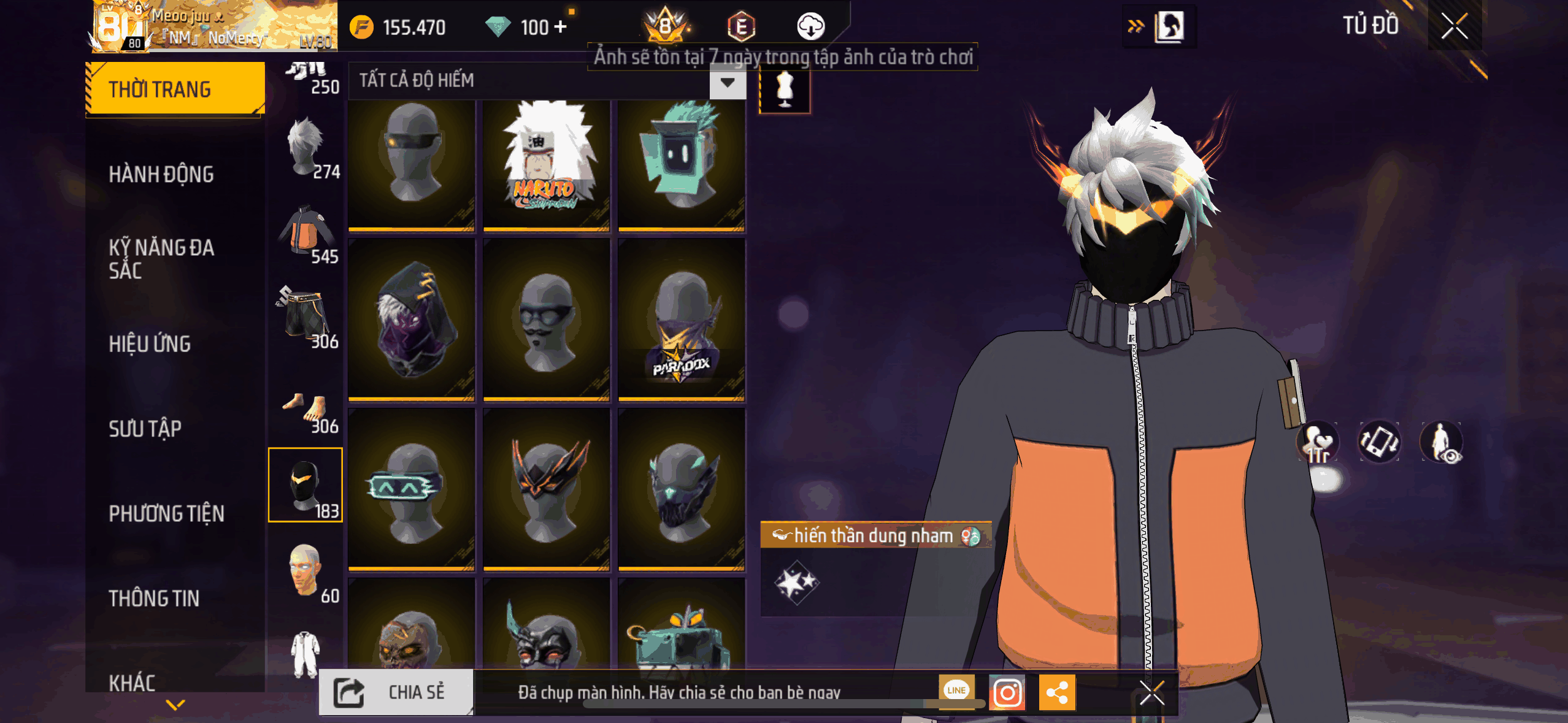Open the HÀNH ĐỘNG category
This screenshot has height=723, width=1568.
coord(161,175)
